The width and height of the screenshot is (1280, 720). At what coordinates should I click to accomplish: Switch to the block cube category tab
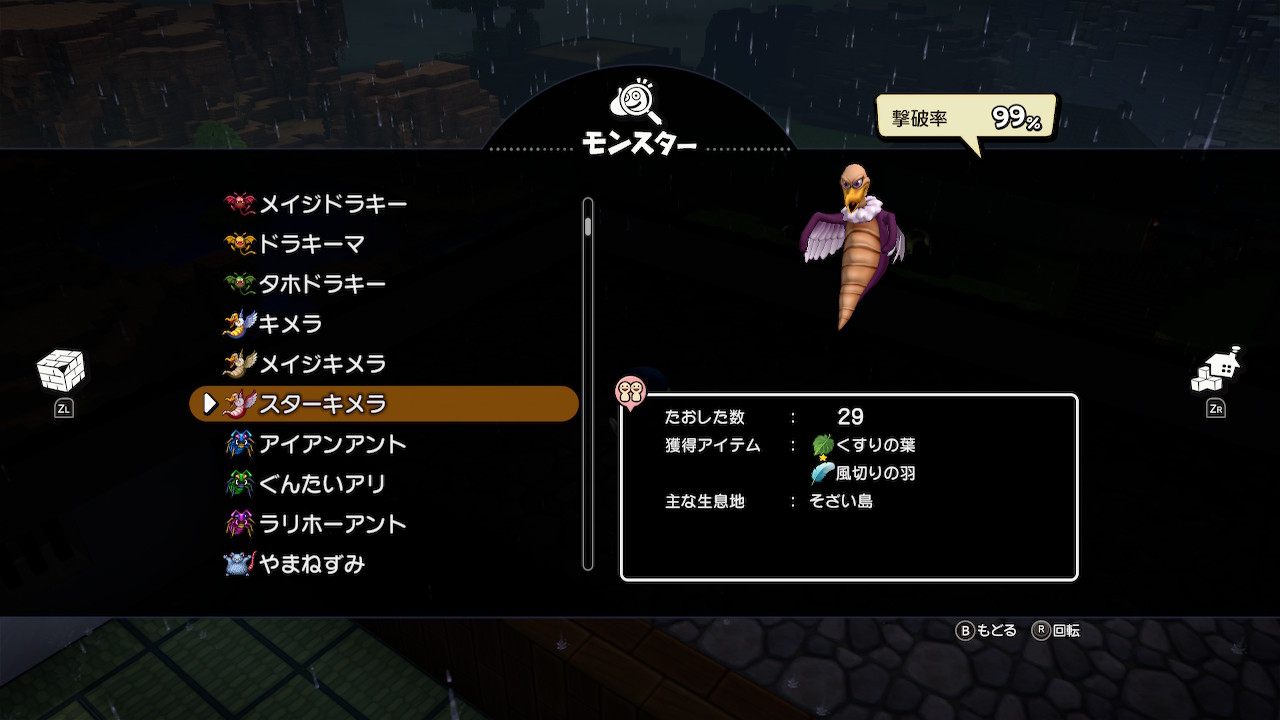point(61,372)
